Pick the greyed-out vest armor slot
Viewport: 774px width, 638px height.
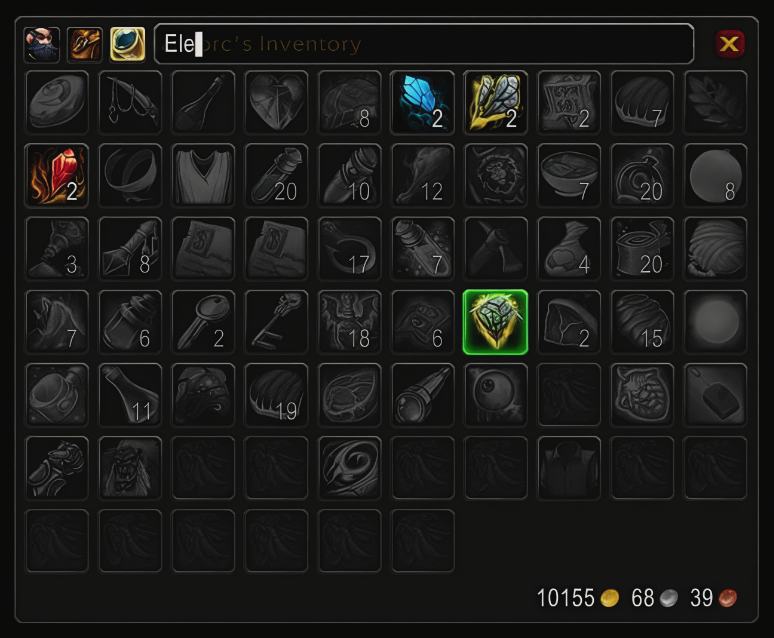[203, 175]
